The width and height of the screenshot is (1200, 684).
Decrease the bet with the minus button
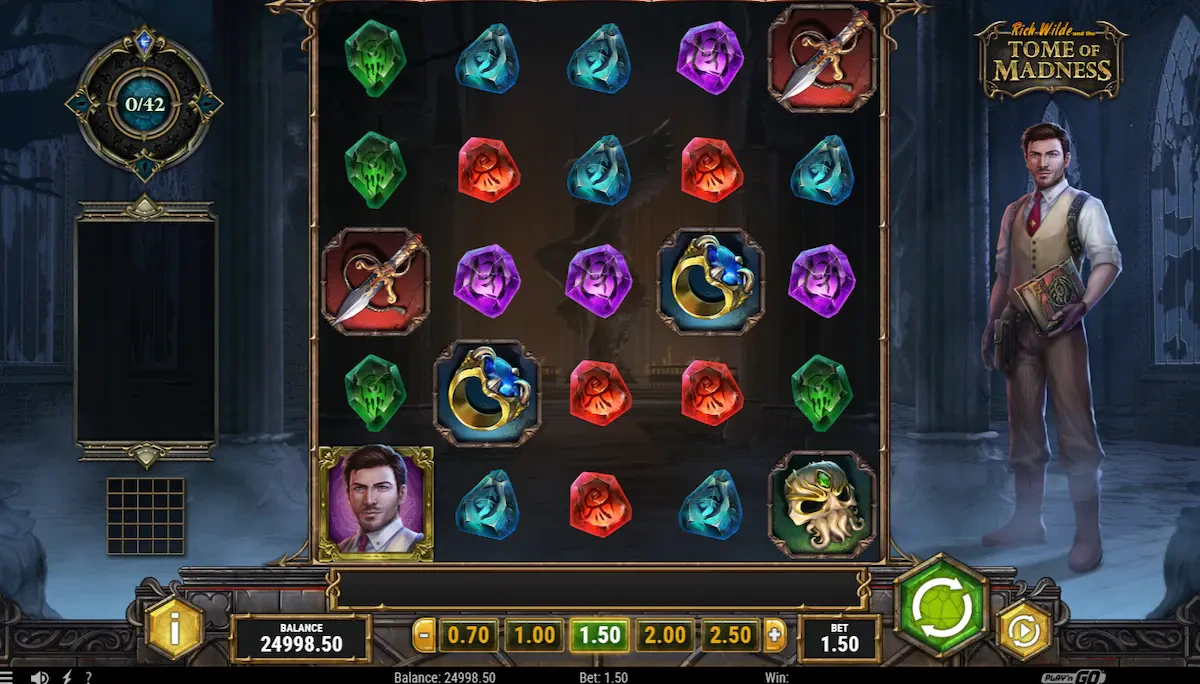click(424, 635)
